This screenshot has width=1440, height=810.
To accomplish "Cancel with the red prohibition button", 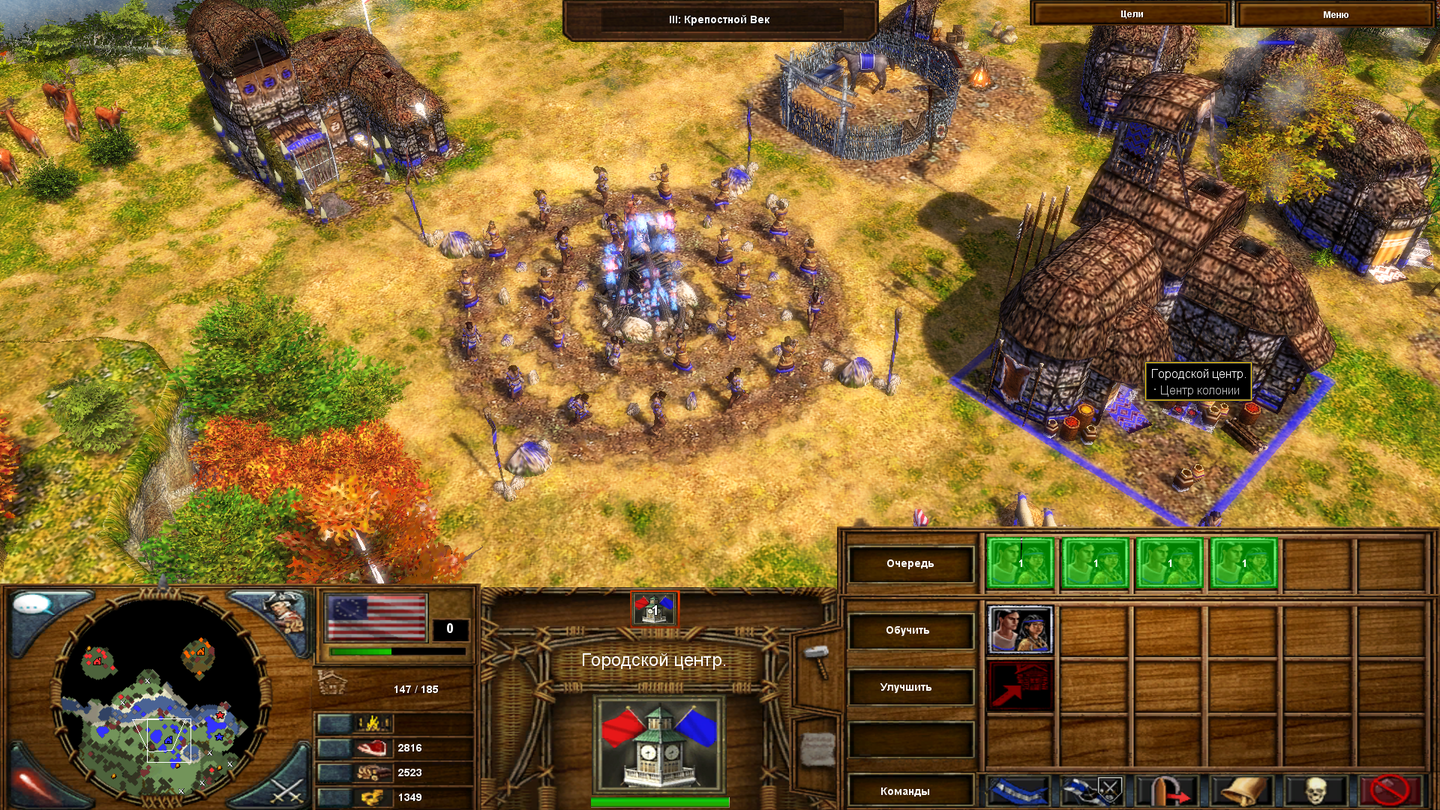I will pos(1390,790).
